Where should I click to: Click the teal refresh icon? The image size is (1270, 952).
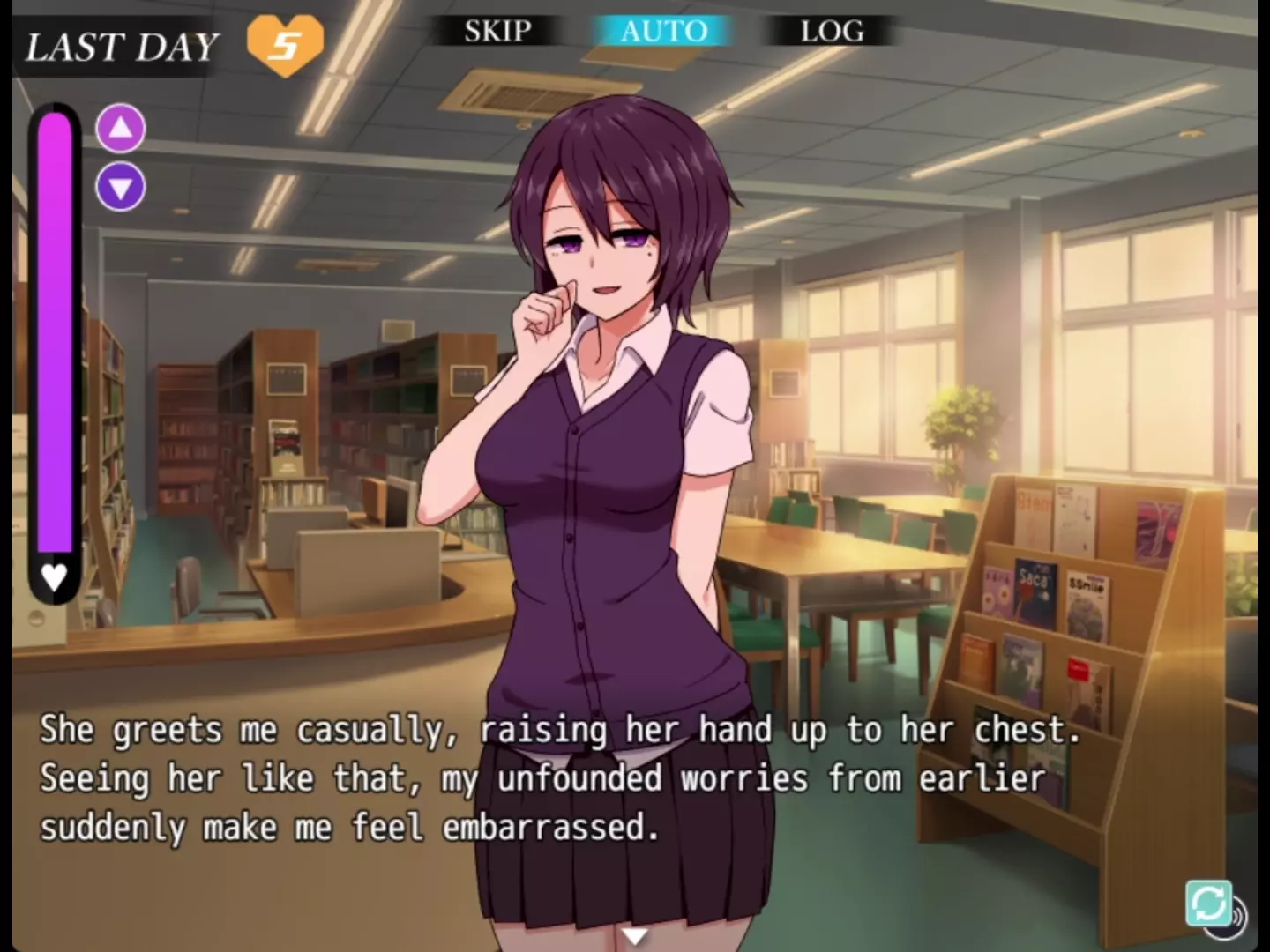1208,903
